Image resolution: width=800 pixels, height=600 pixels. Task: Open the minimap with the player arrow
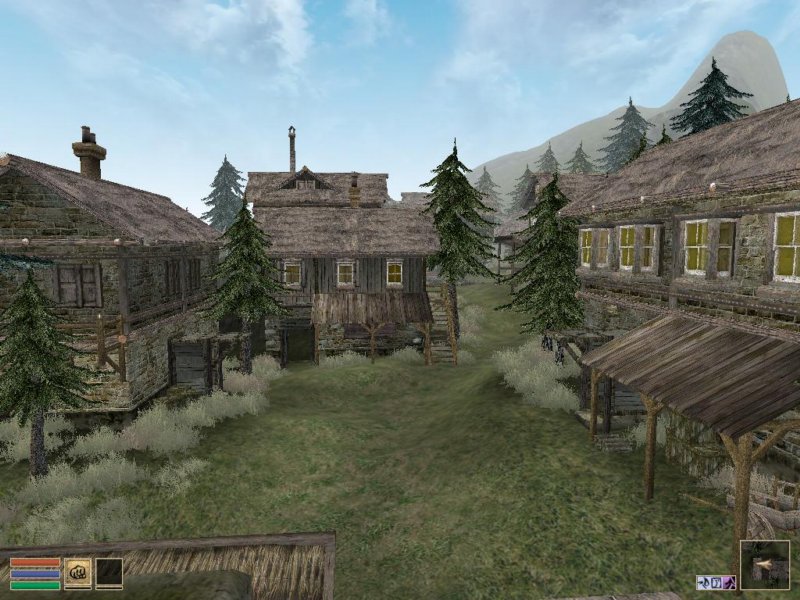765,565
